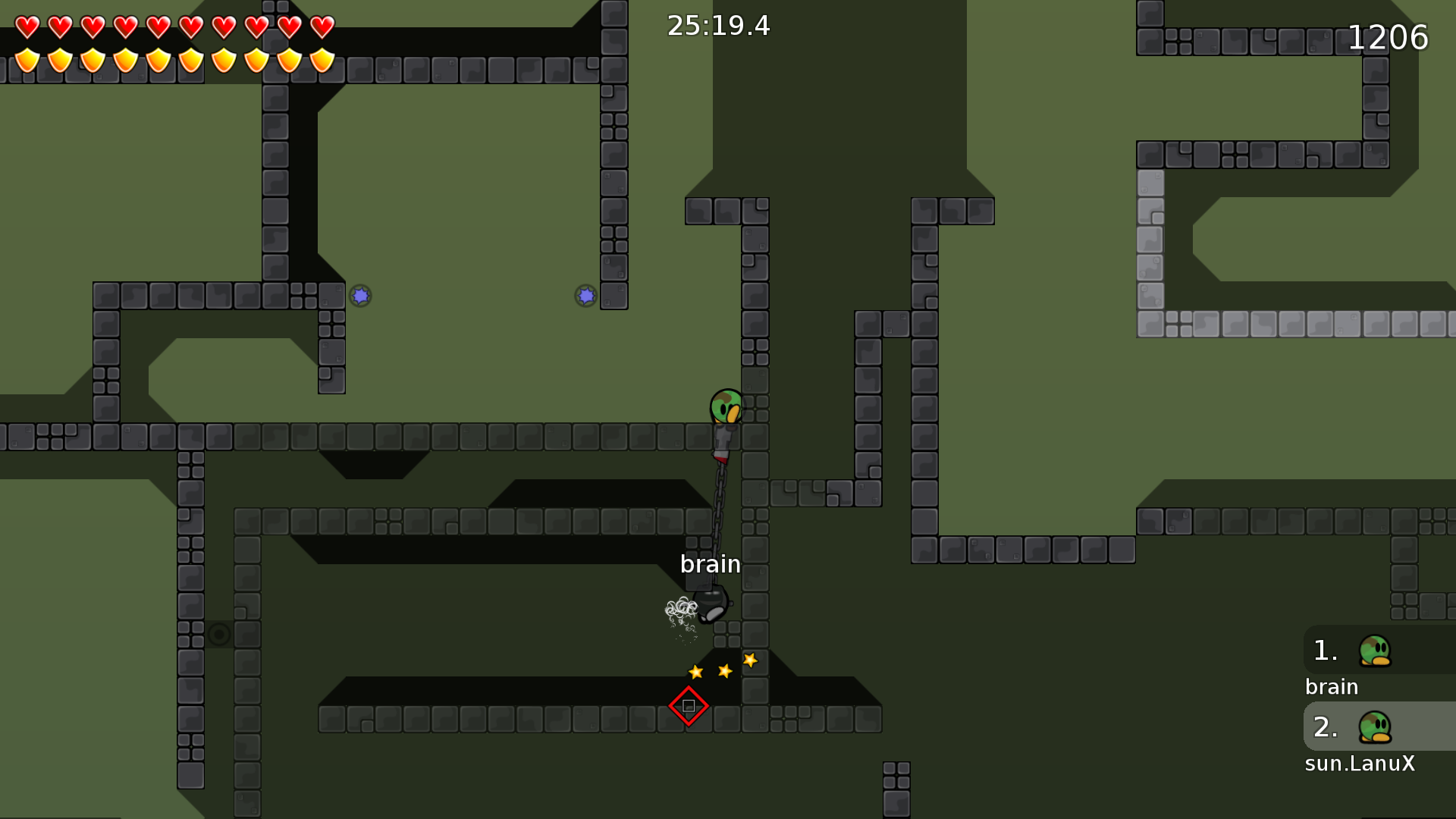
Task: Click the left purple spike pickup
Action: pos(360,297)
